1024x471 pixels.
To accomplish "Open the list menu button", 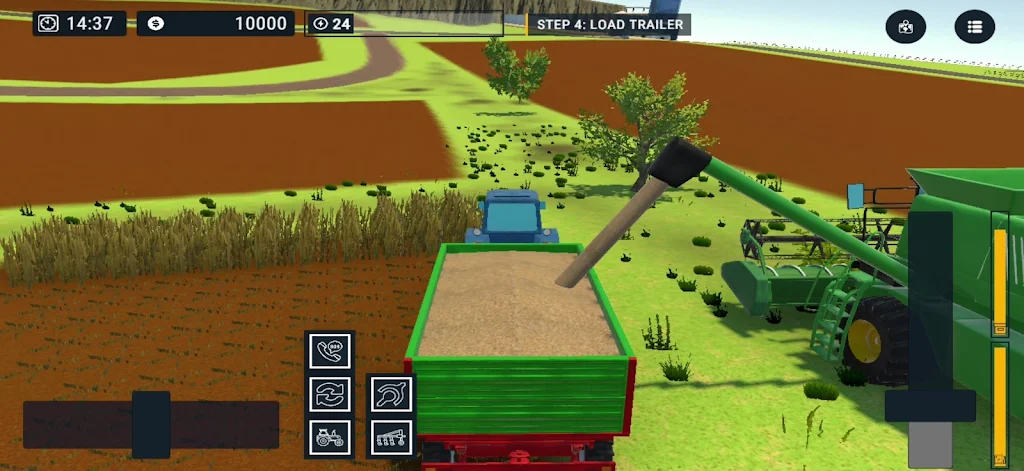I will pyautogui.click(x=975, y=27).
